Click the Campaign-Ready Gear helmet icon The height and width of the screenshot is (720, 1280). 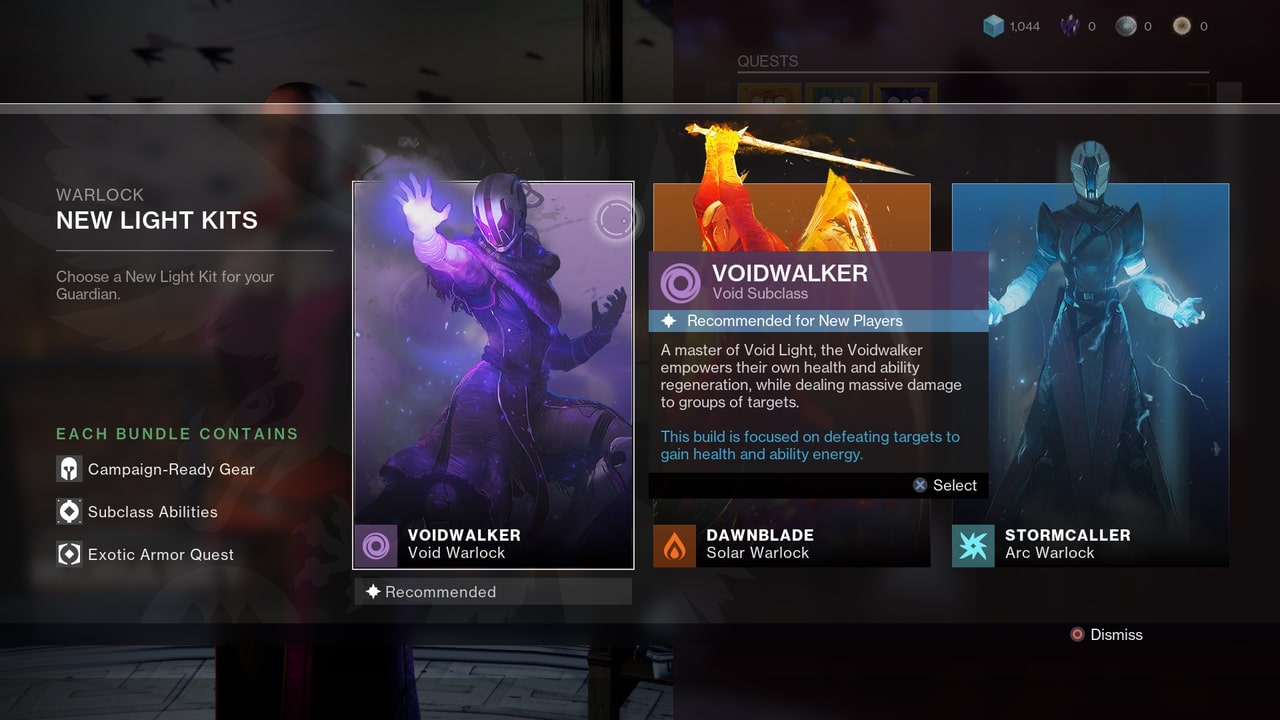[68, 468]
